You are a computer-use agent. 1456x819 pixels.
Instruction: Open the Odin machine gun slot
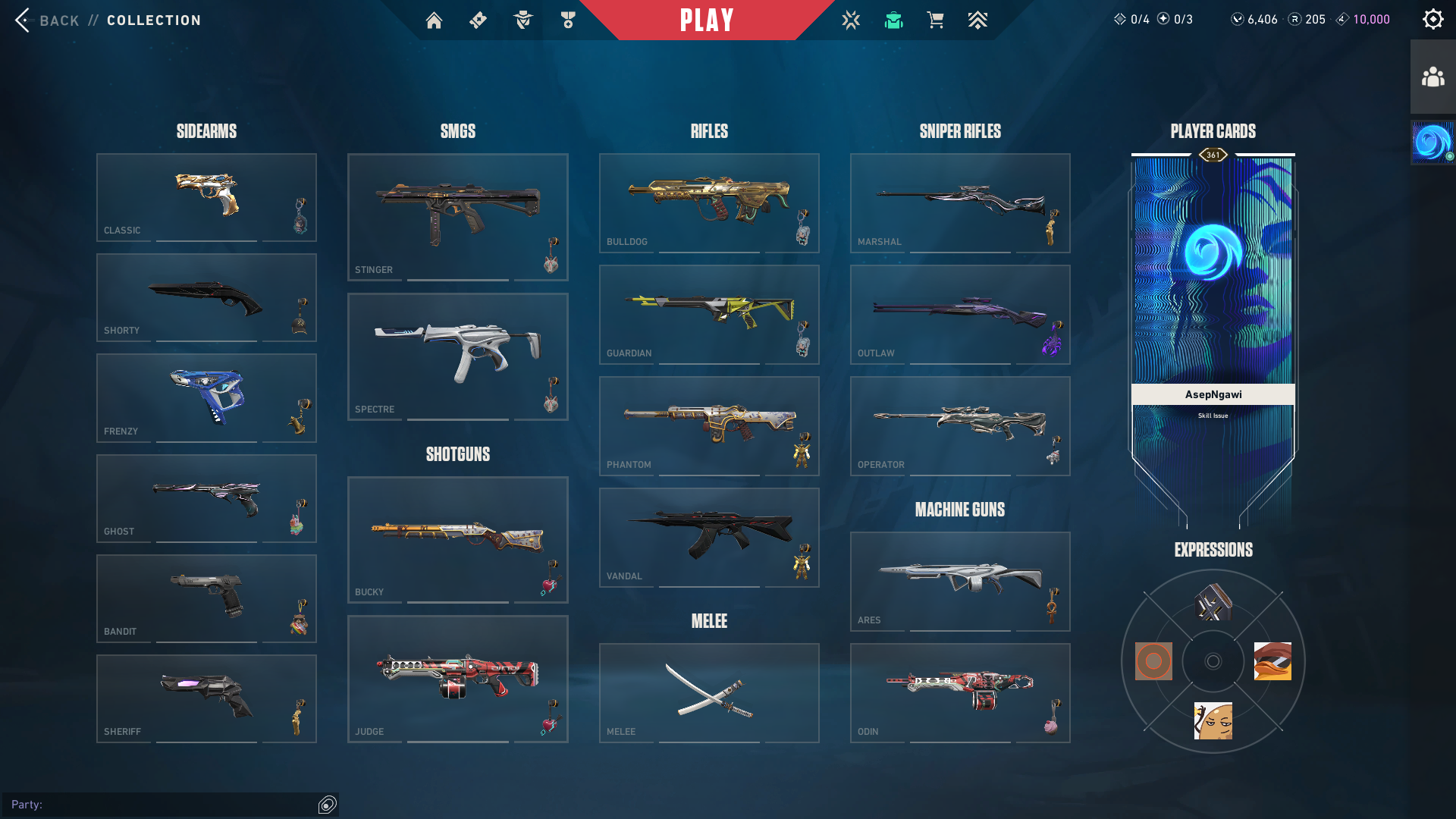pos(959,692)
